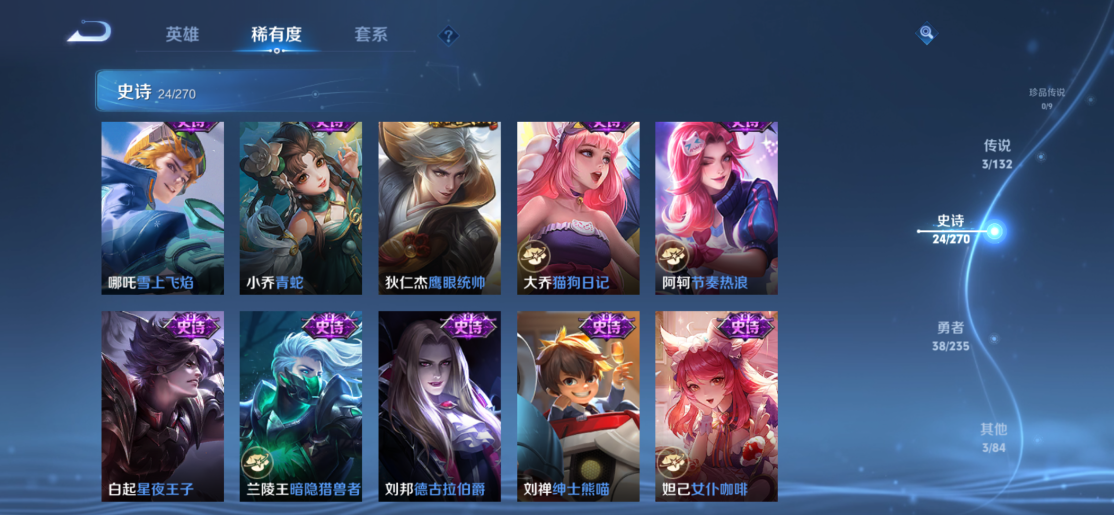Click the 刘禅 绅士熊喵 skin card
The image size is (1114, 515).
point(578,406)
